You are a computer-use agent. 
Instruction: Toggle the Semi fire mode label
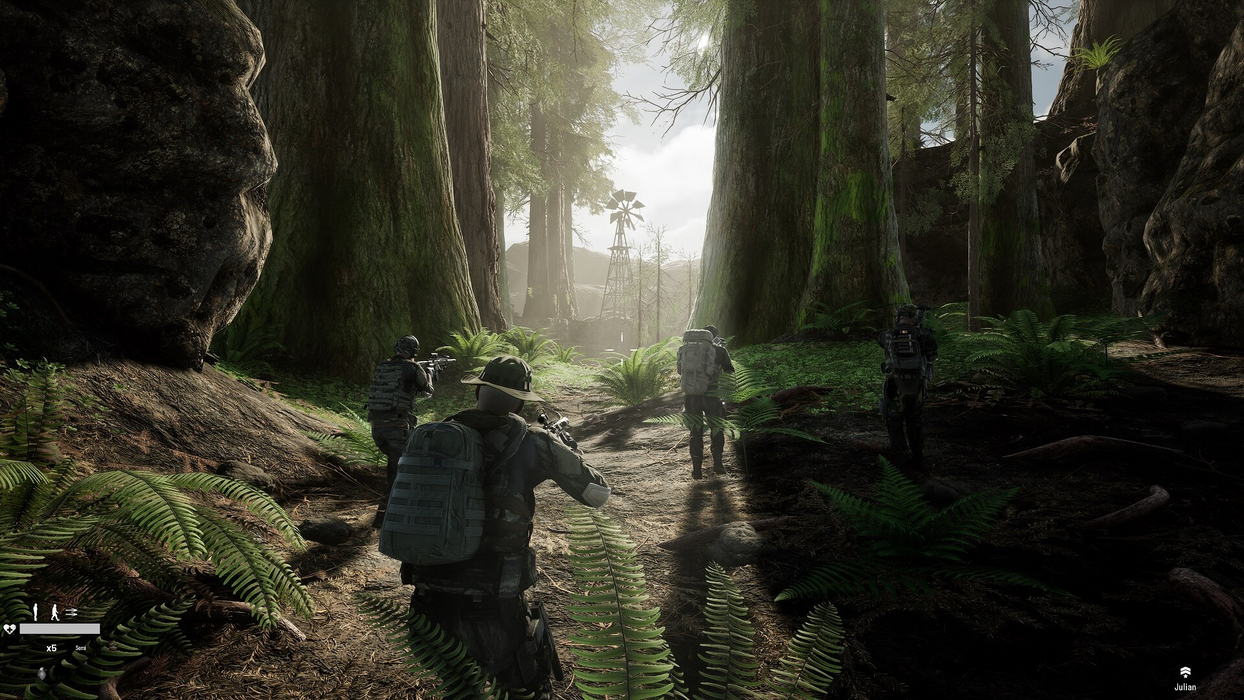click(81, 648)
